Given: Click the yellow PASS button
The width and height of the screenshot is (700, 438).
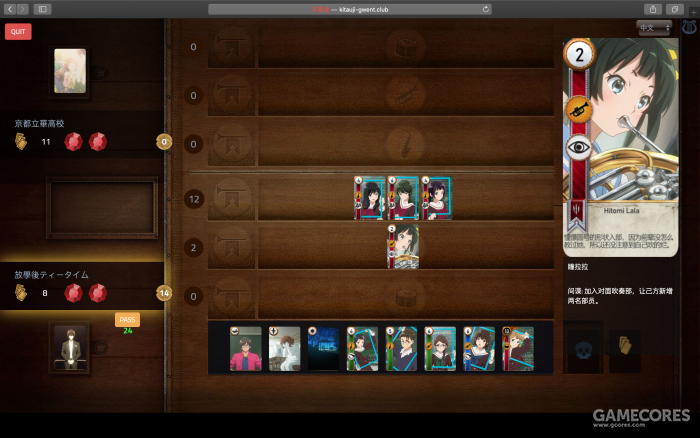Looking at the screenshot, I should [x=127, y=320].
